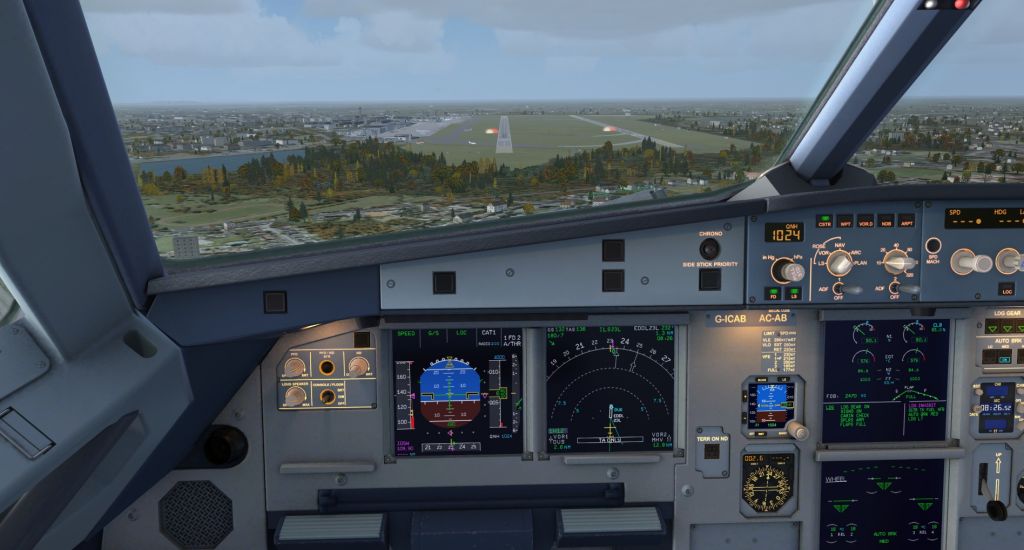Click the SIDE STICK PRIORITY button
This screenshot has height=550, width=1024.
(x=709, y=279)
